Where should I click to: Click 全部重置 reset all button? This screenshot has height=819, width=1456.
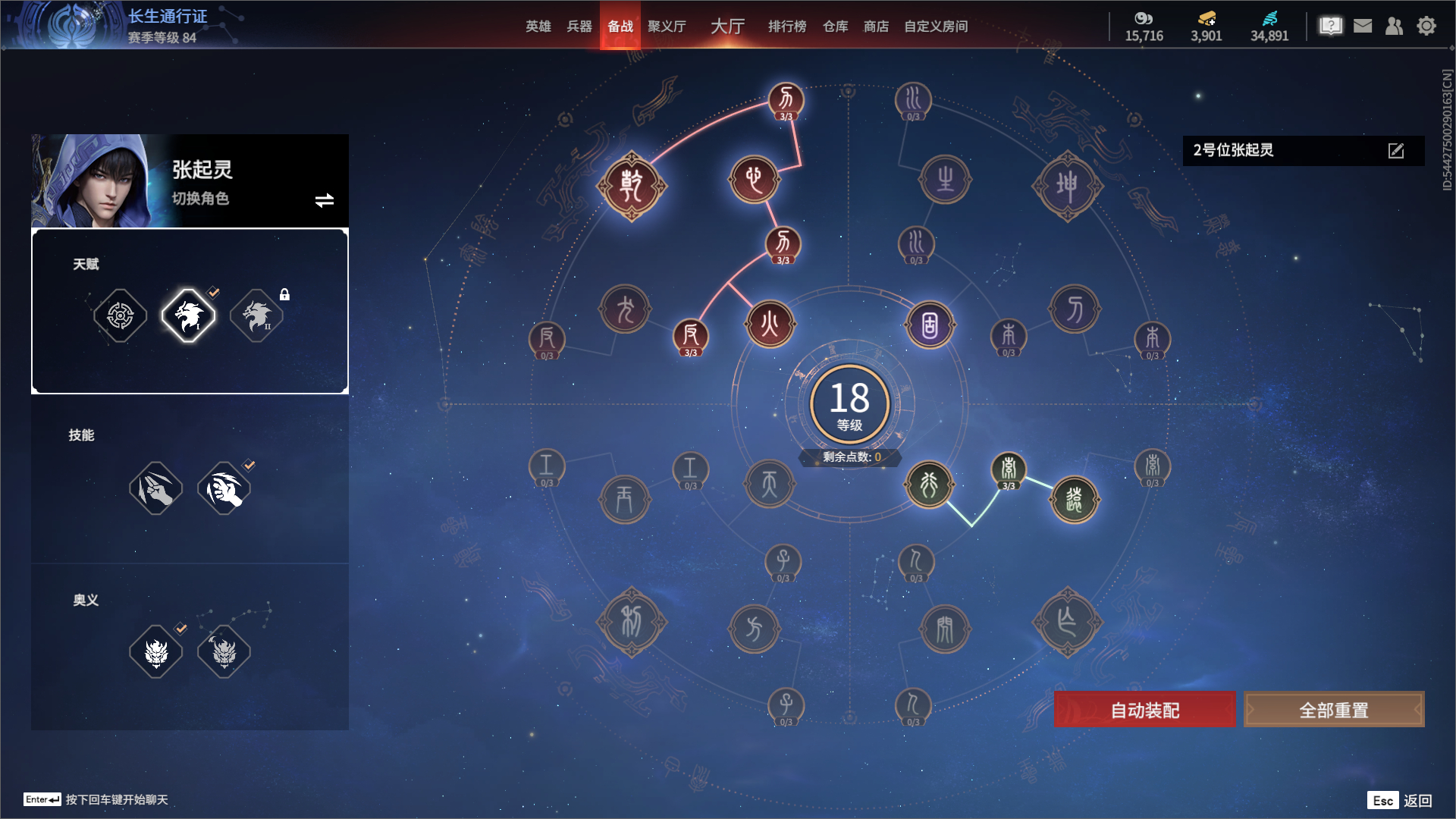click(1334, 710)
